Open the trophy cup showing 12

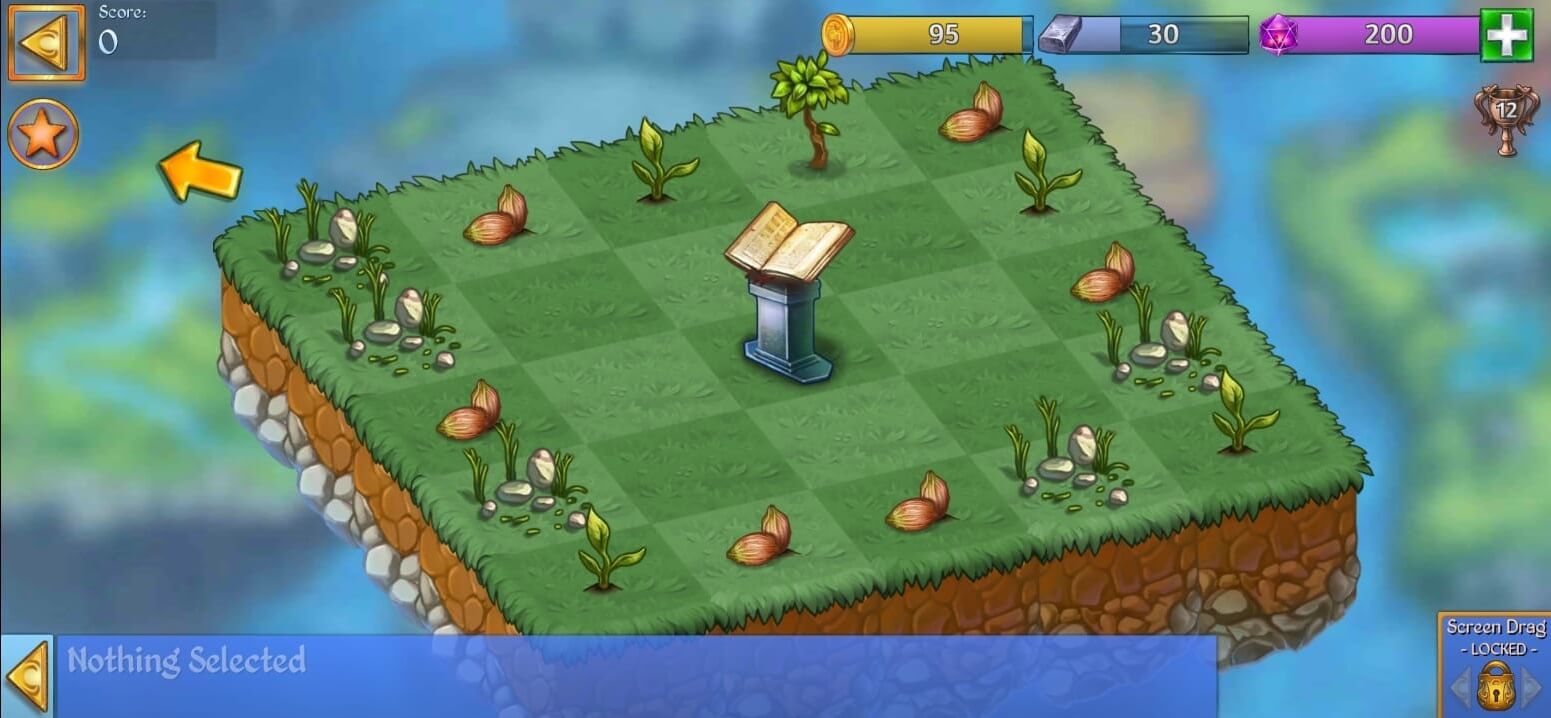1505,119
